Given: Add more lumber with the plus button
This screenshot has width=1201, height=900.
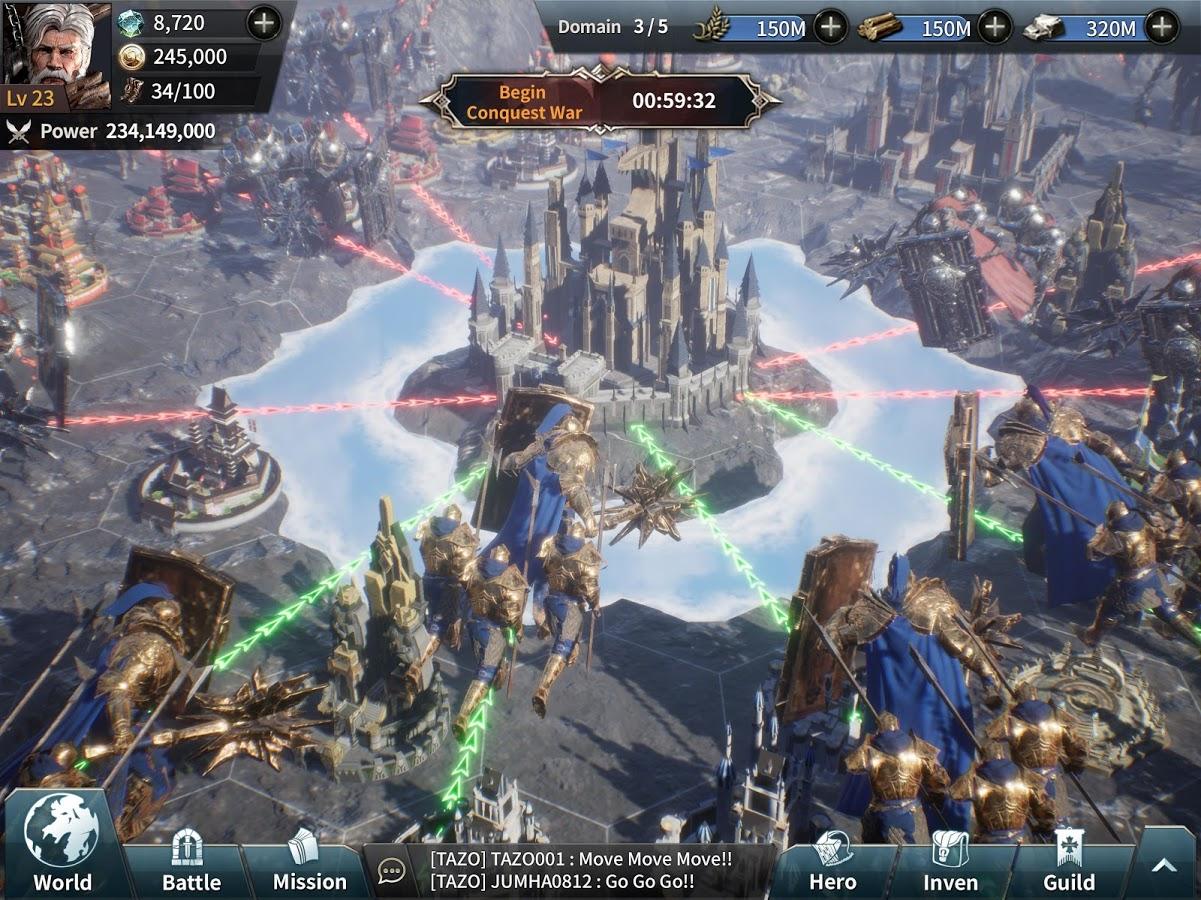Looking at the screenshot, I should click(x=994, y=27).
